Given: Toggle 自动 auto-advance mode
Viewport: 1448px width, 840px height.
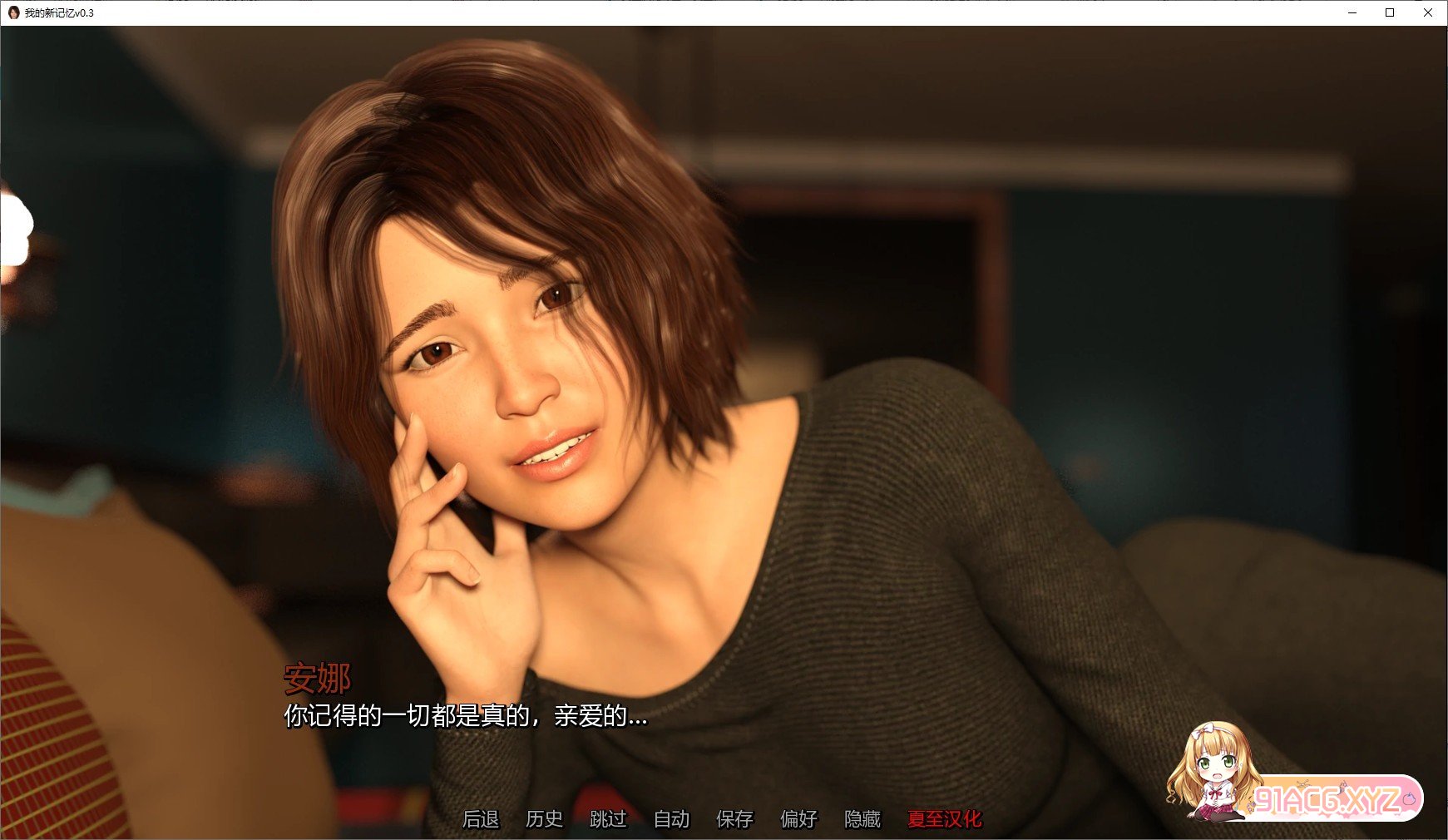Looking at the screenshot, I should (671, 819).
